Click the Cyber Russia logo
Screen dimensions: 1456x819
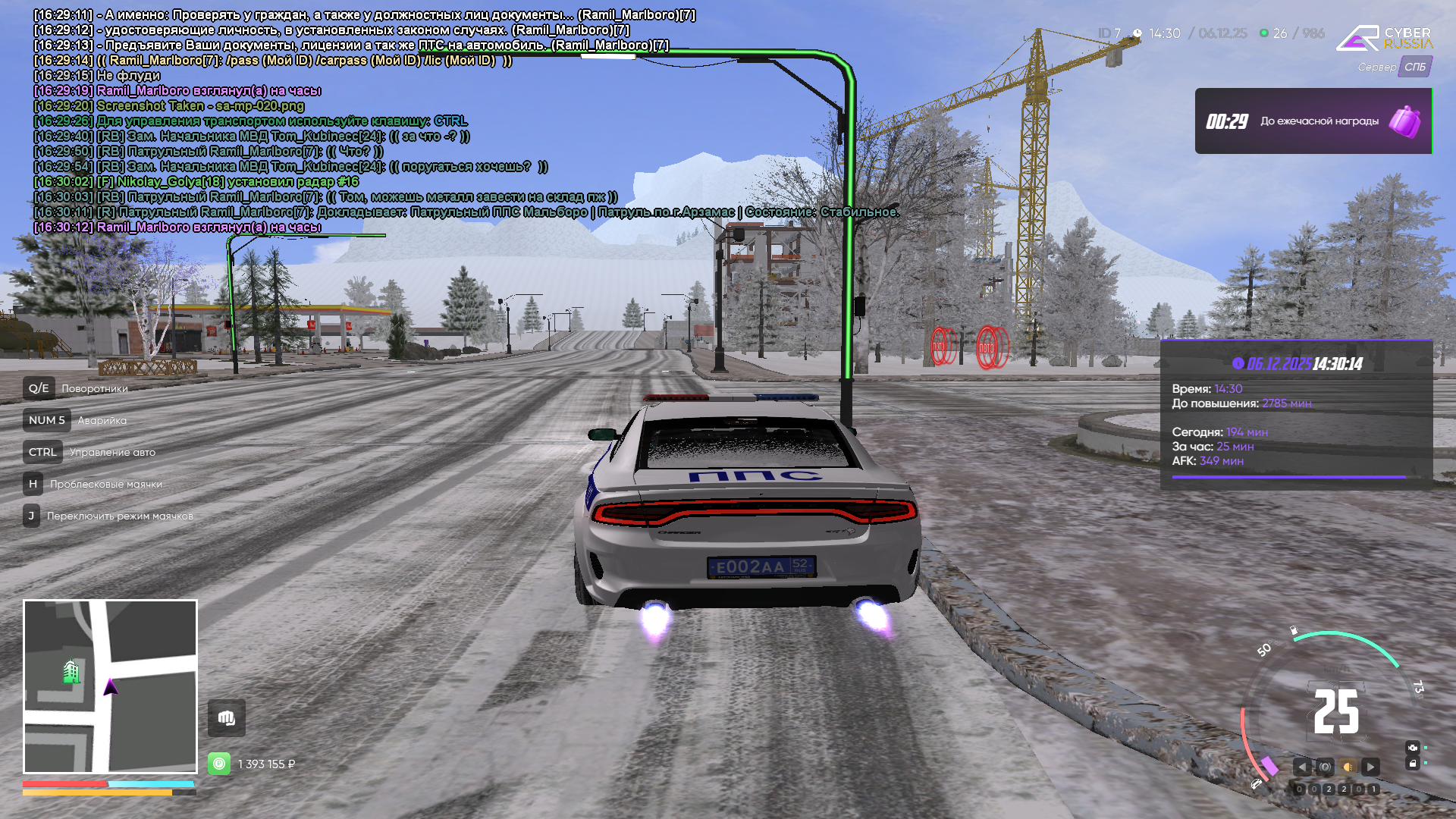[x=1384, y=38]
